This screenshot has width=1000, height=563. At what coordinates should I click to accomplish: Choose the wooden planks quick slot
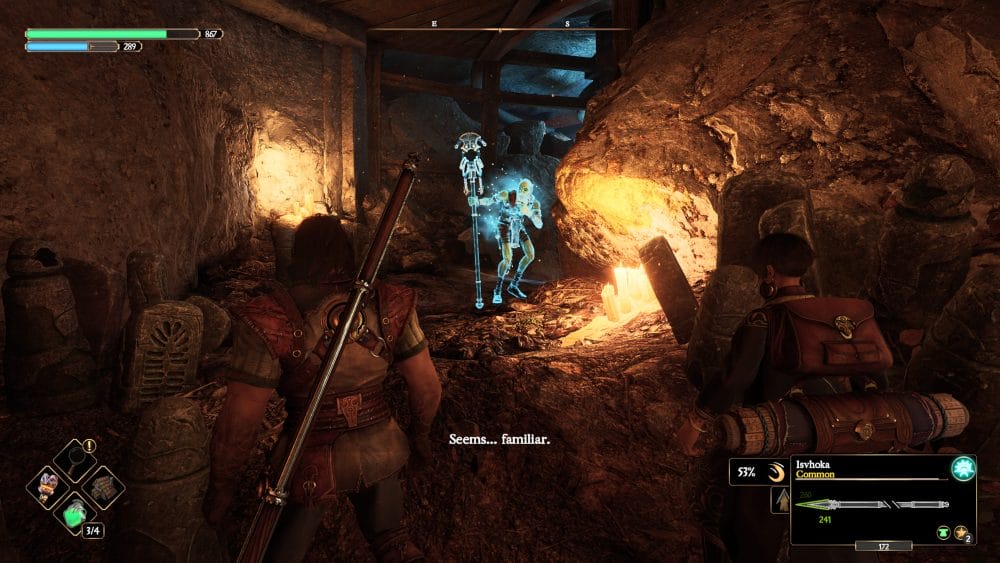click(x=103, y=488)
